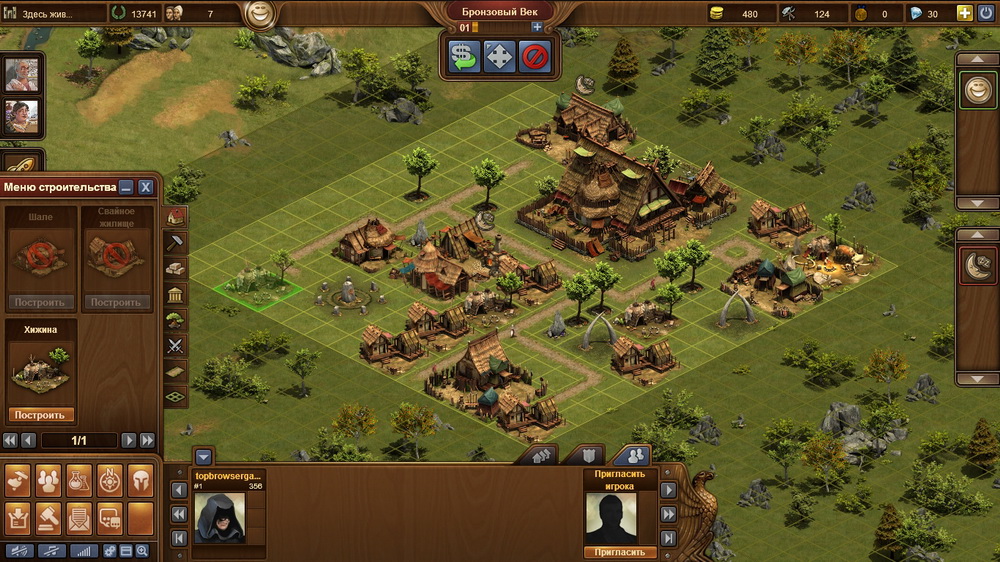Collapse the social bar with arrow toggle
This screenshot has width=1000, height=562.
(203, 456)
